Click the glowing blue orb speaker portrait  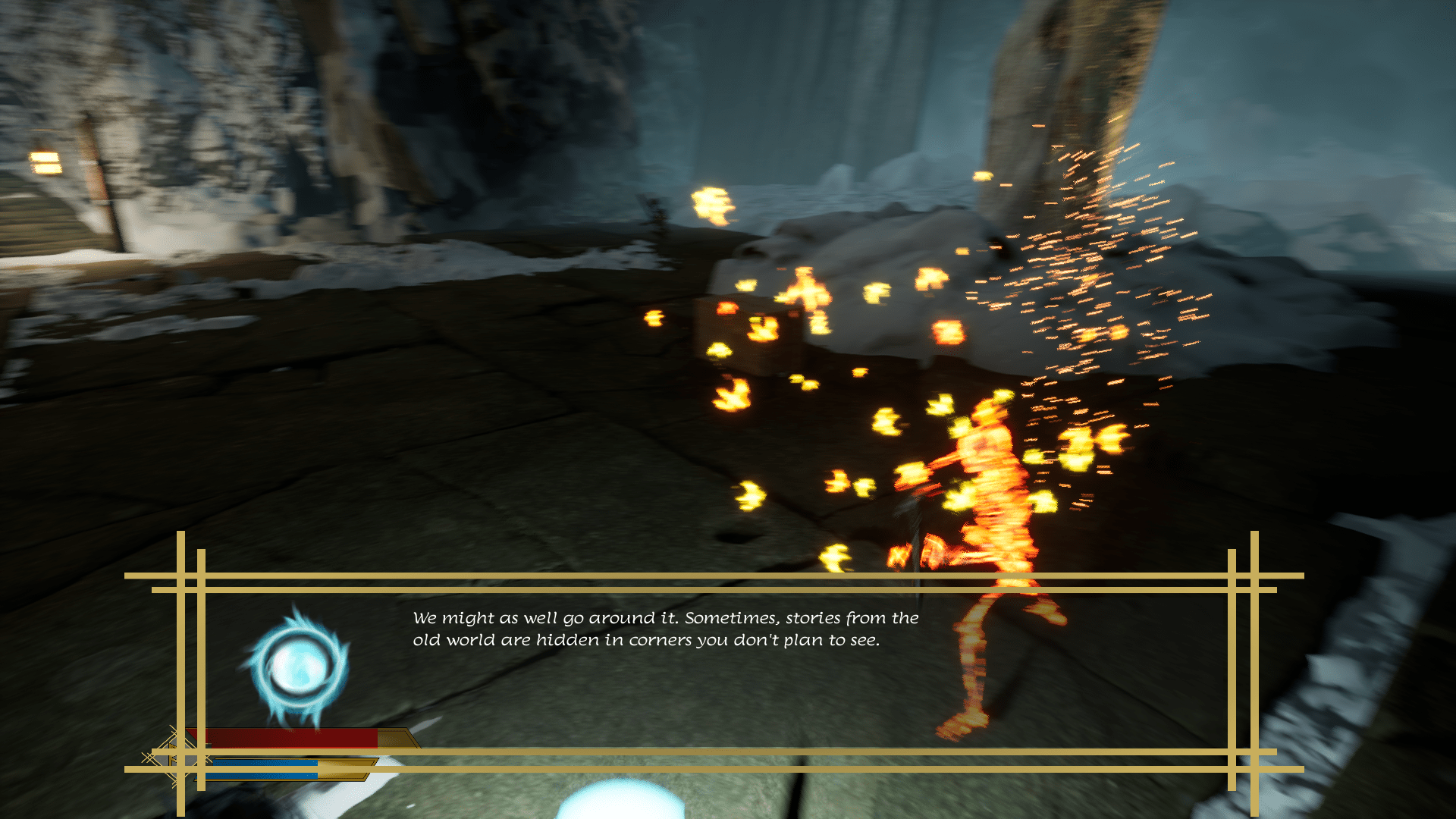[x=298, y=667]
